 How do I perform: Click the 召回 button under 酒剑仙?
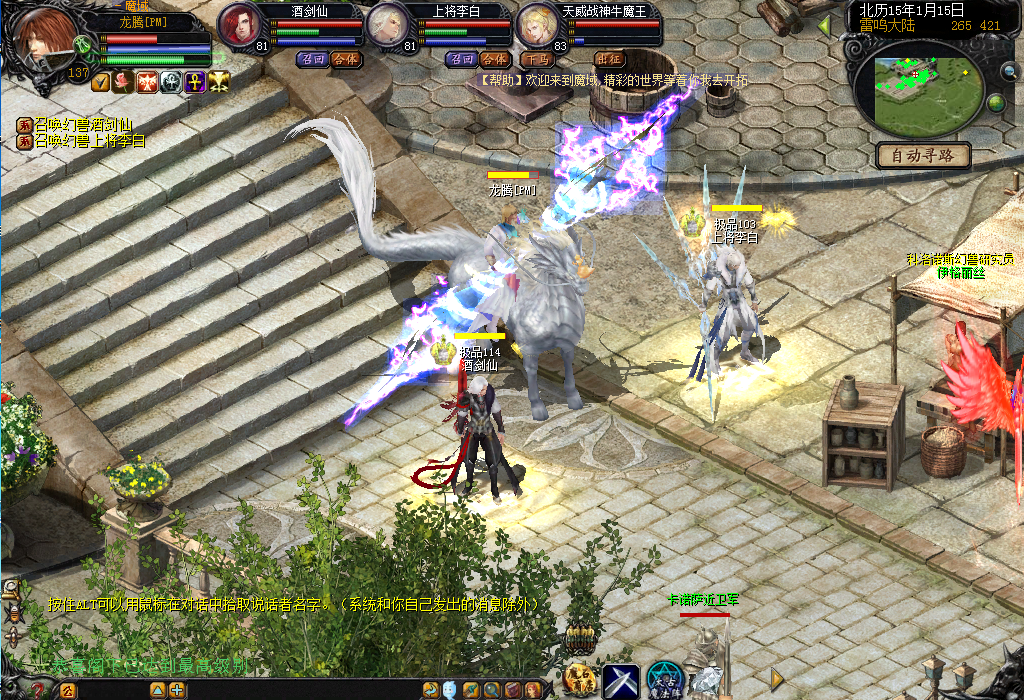pyautogui.click(x=312, y=59)
